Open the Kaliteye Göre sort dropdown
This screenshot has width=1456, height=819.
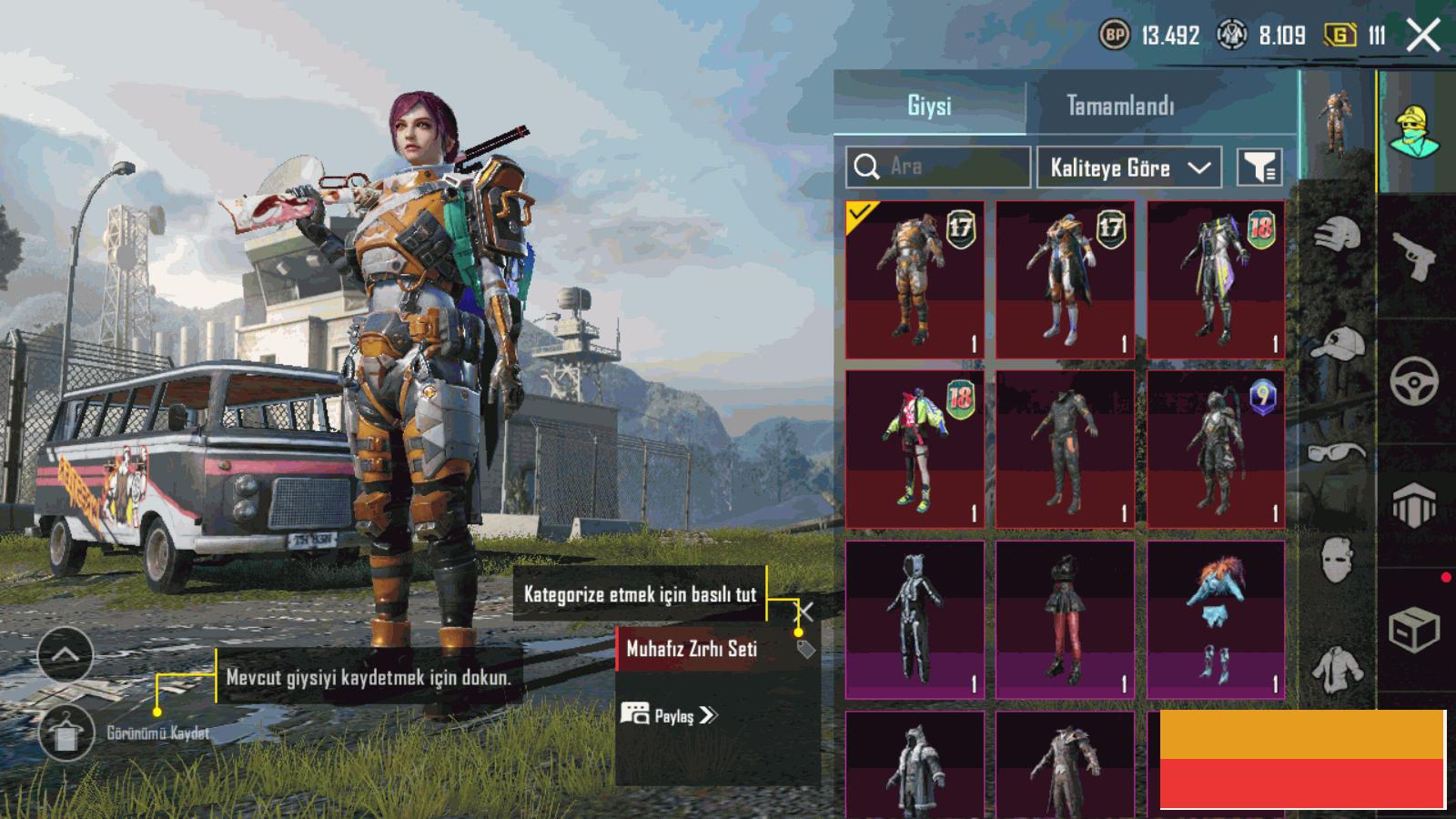[x=1128, y=167]
